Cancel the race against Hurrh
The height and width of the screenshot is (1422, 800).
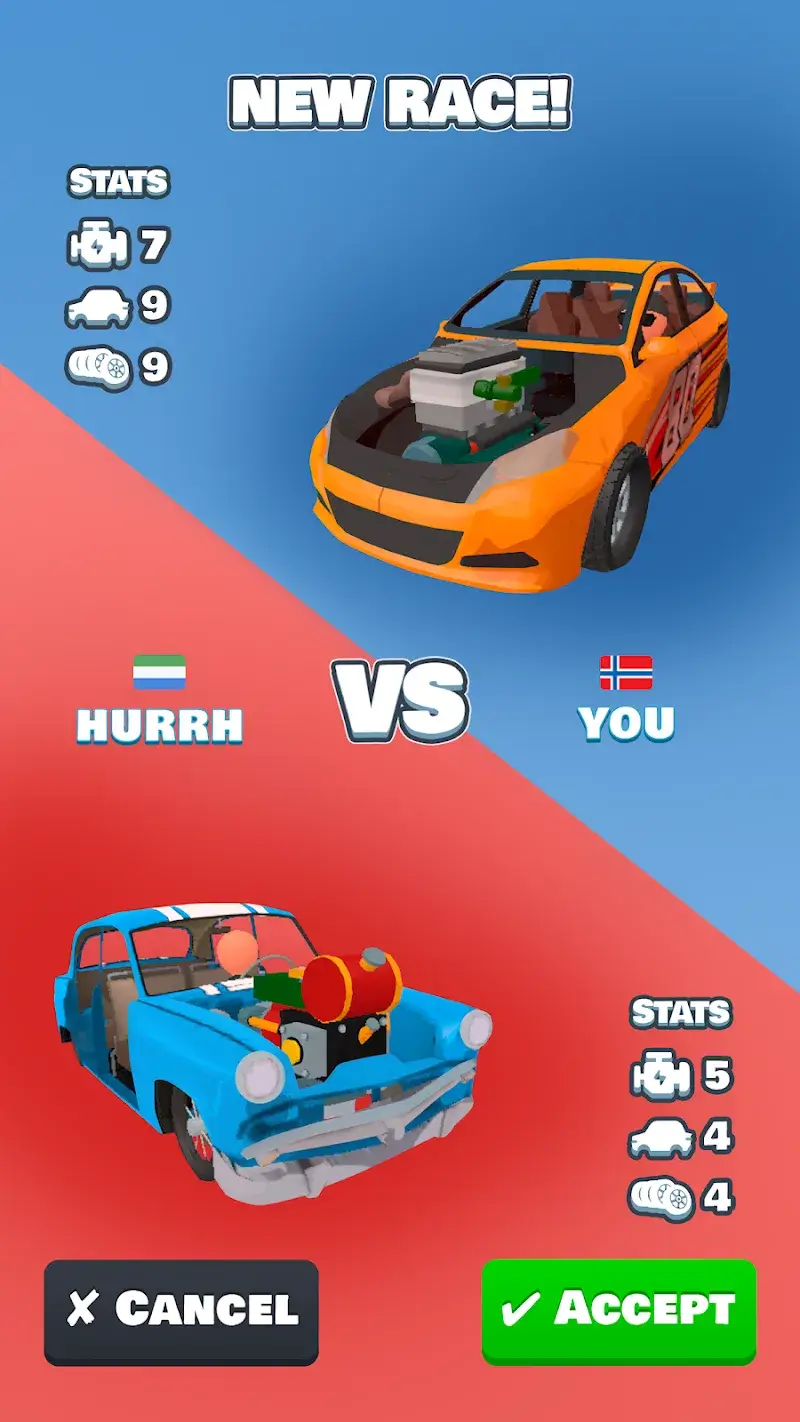[x=181, y=1311]
